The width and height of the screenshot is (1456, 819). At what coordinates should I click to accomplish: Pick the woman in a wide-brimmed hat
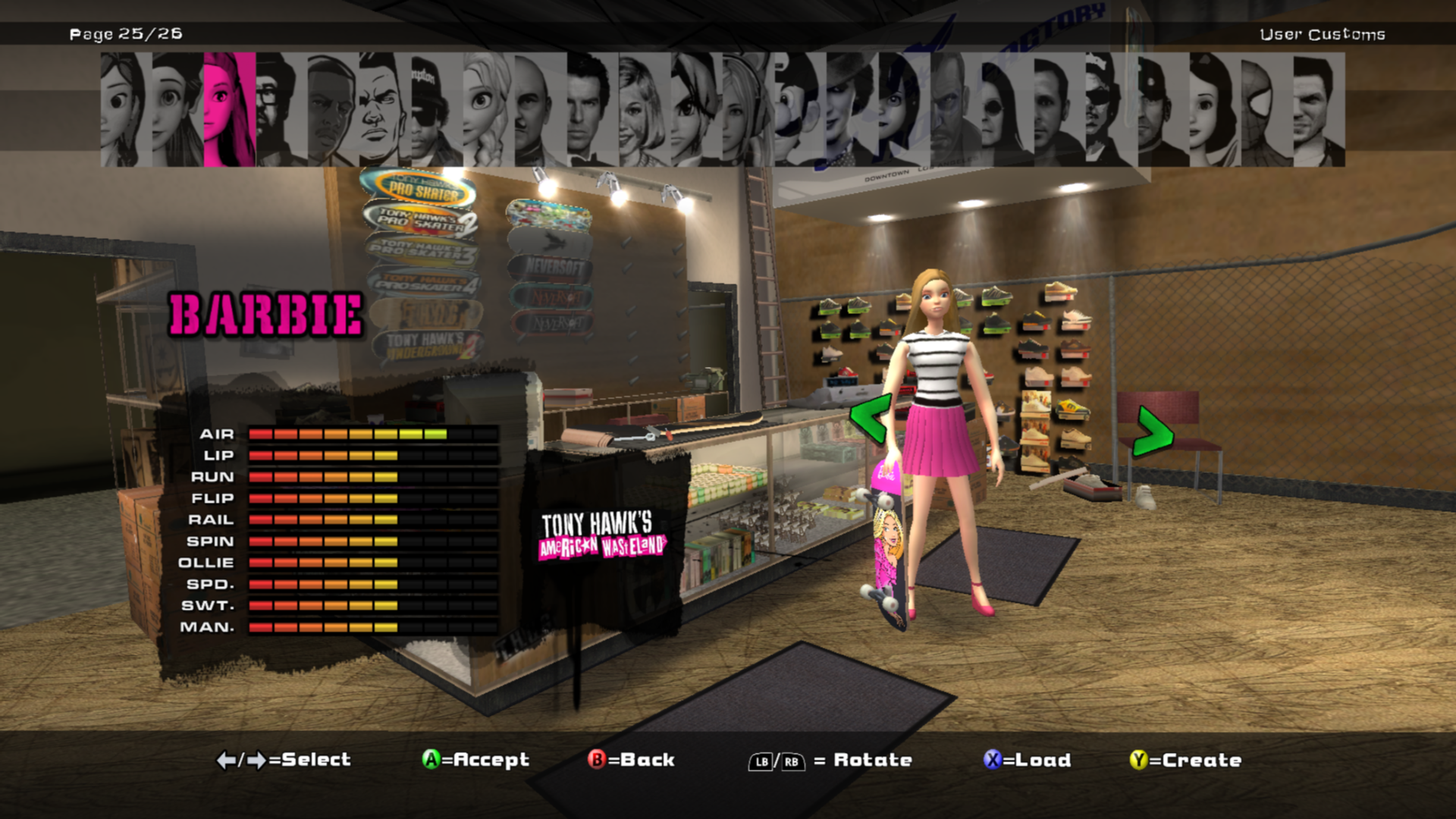[851, 109]
